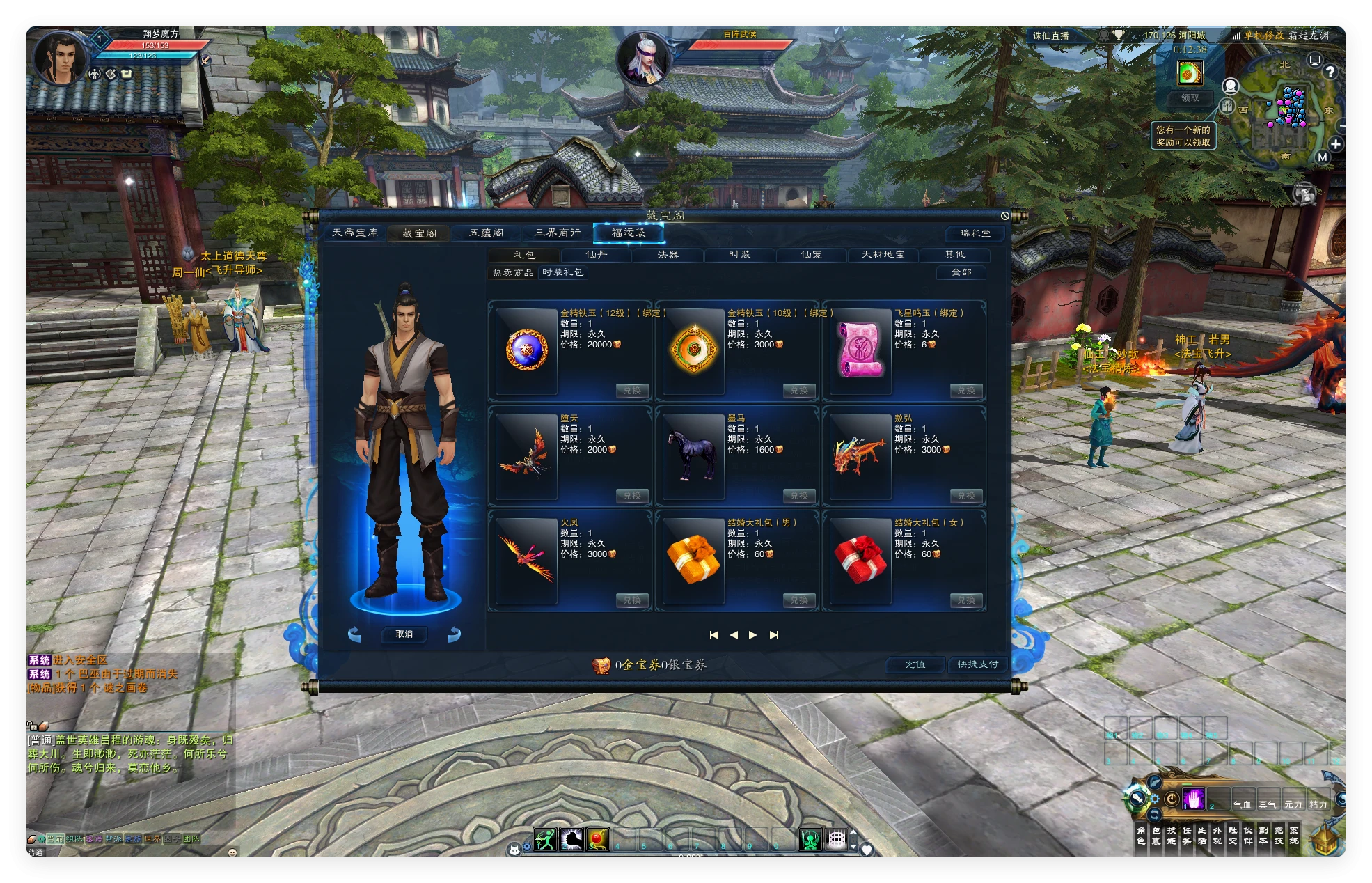Select the 福运袋 tab

coord(628,233)
